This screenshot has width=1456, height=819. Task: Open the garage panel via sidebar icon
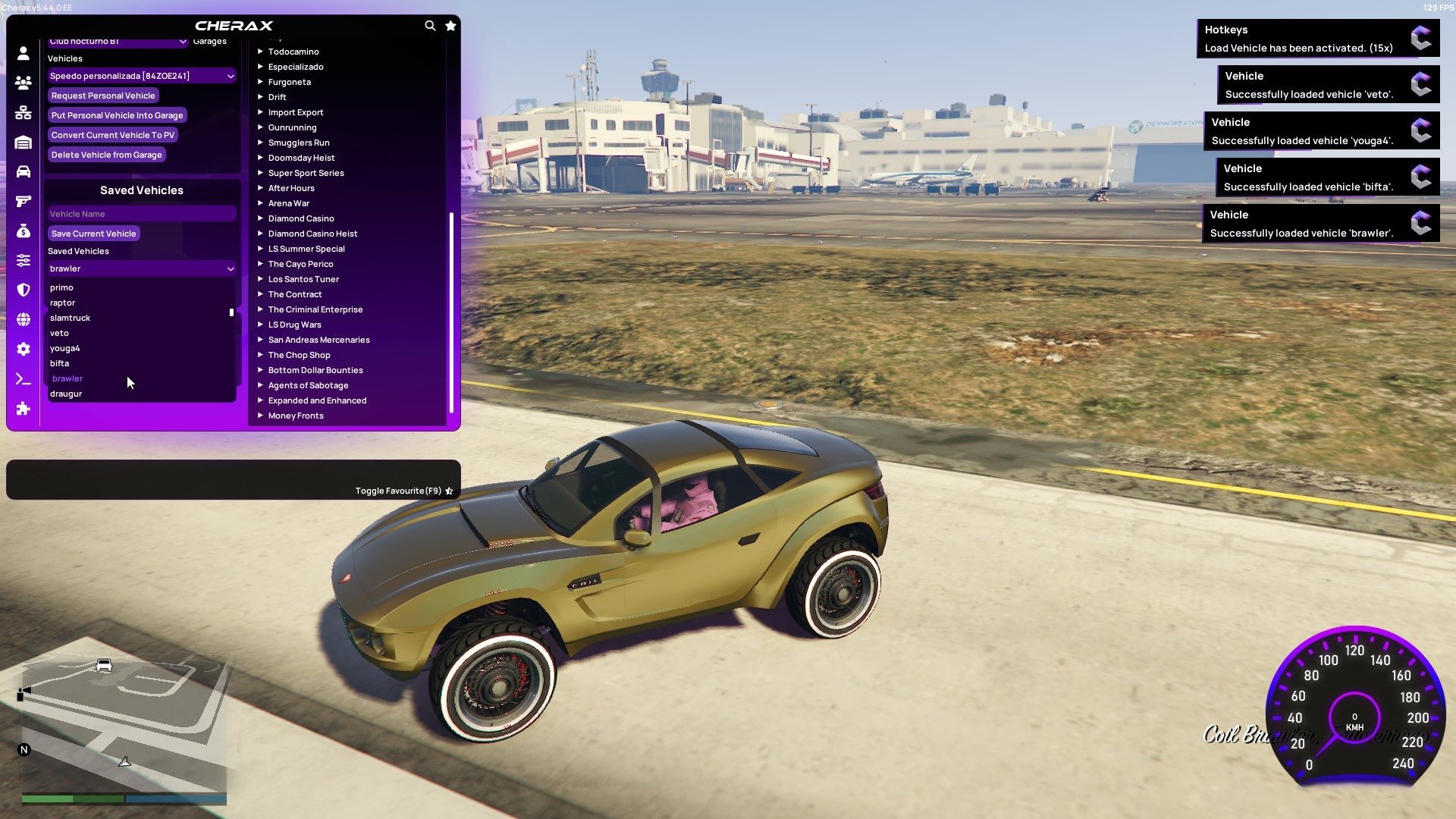23,140
